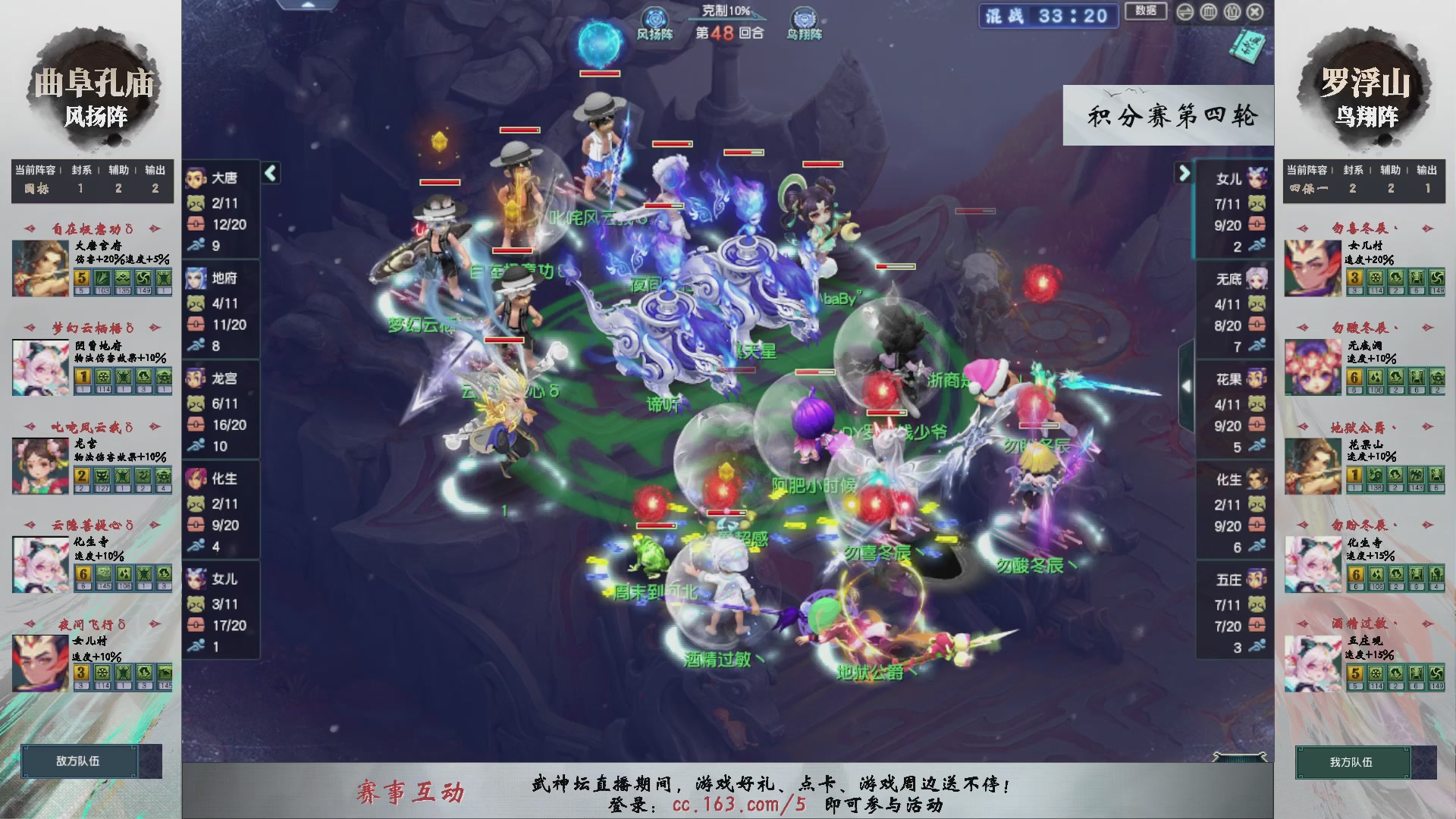Click the cage-grid circular icon in top toolbar
Screen dimensions: 1456x819
[1209, 12]
